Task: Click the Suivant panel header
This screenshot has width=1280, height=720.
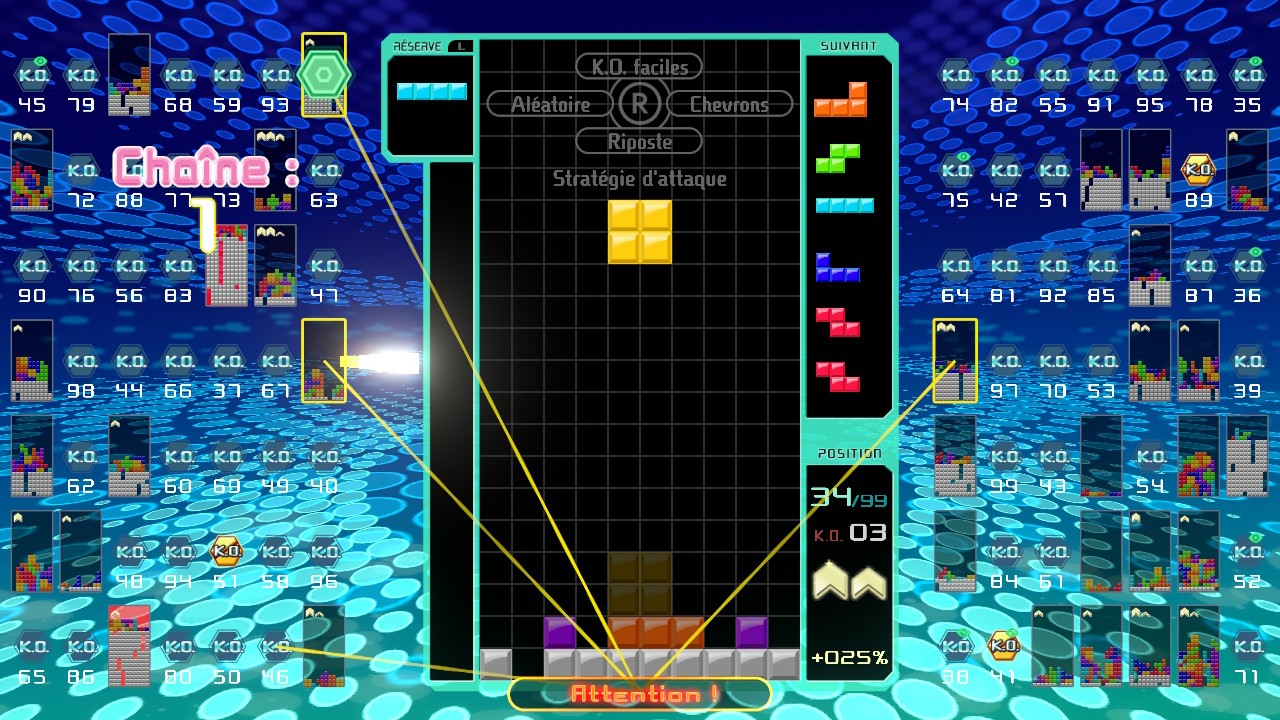Action: (848, 44)
